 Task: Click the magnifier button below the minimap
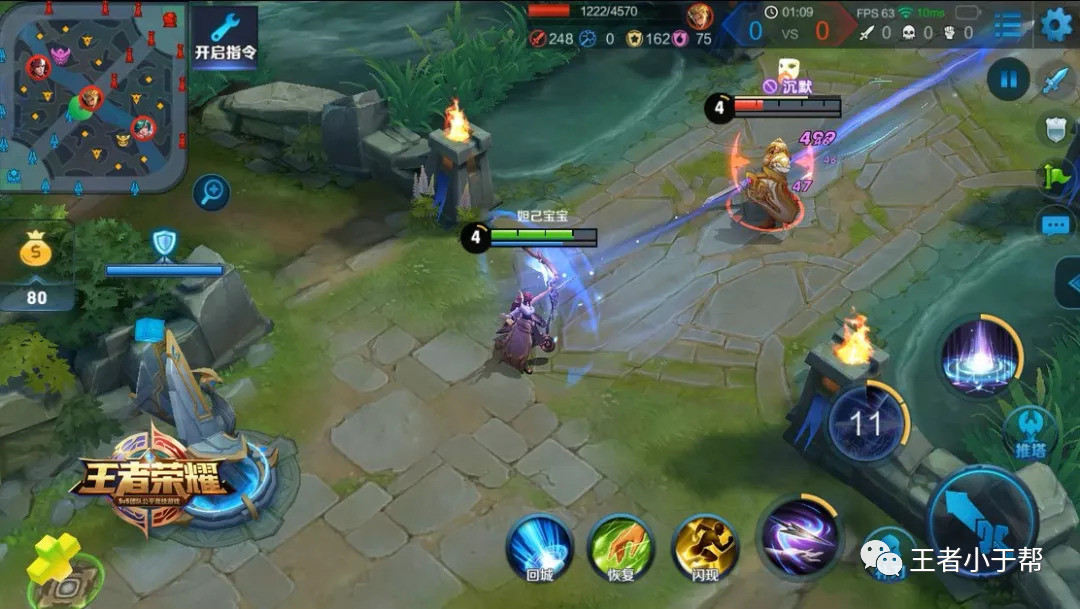tap(211, 191)
